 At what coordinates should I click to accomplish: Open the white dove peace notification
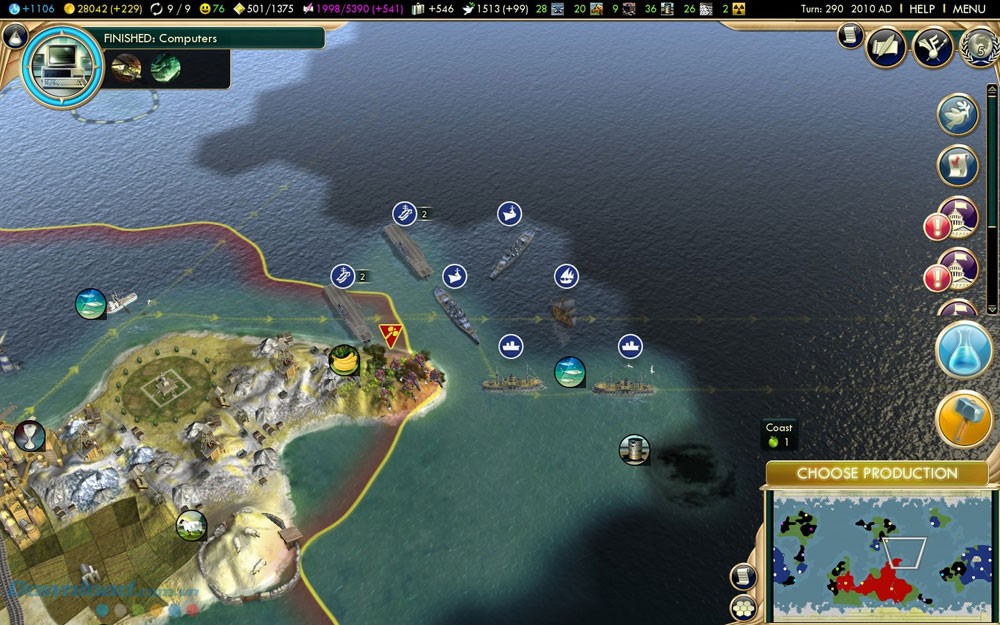957,114
